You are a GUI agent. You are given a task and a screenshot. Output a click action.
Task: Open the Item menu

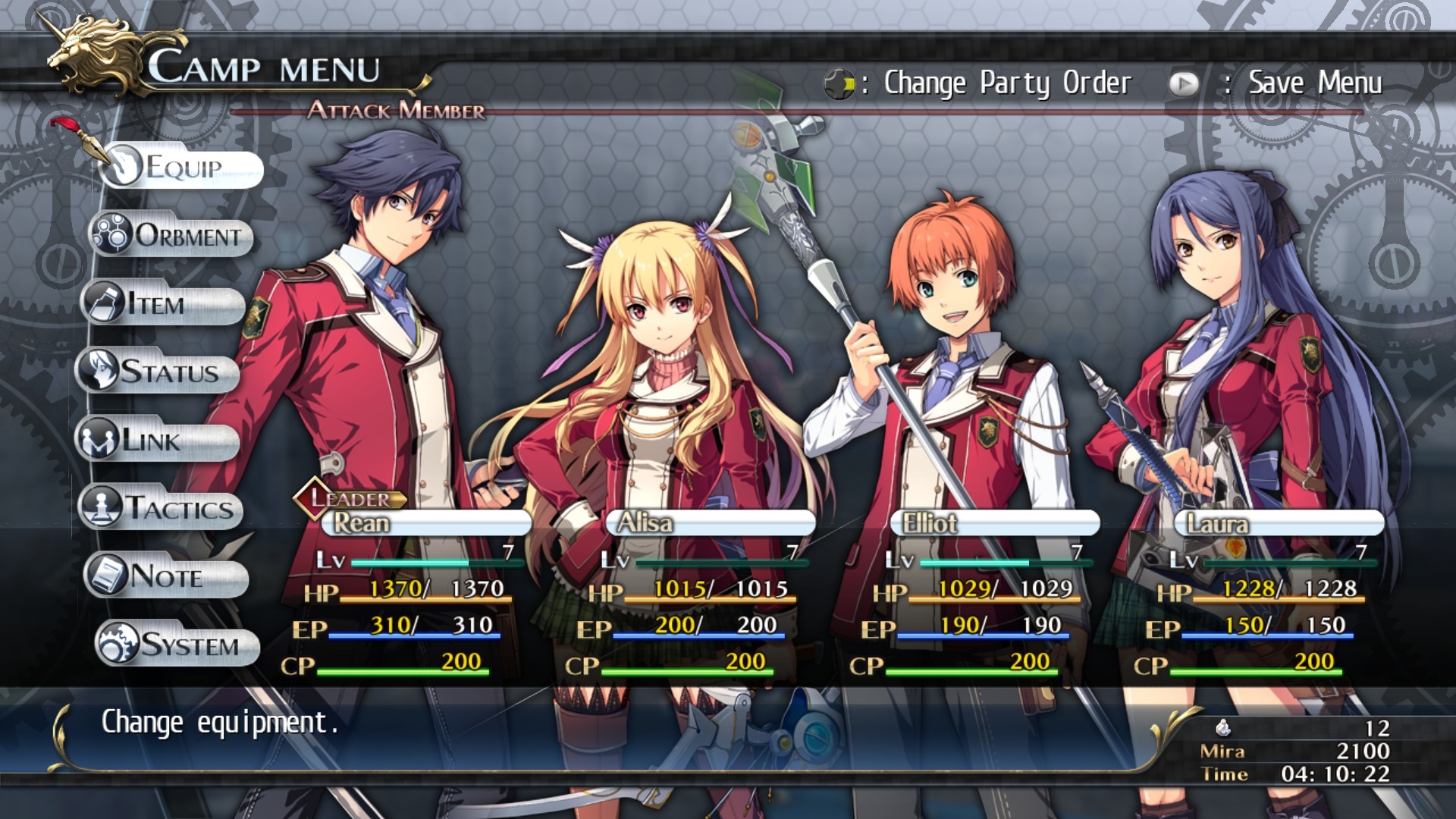(x=164, y=304)
